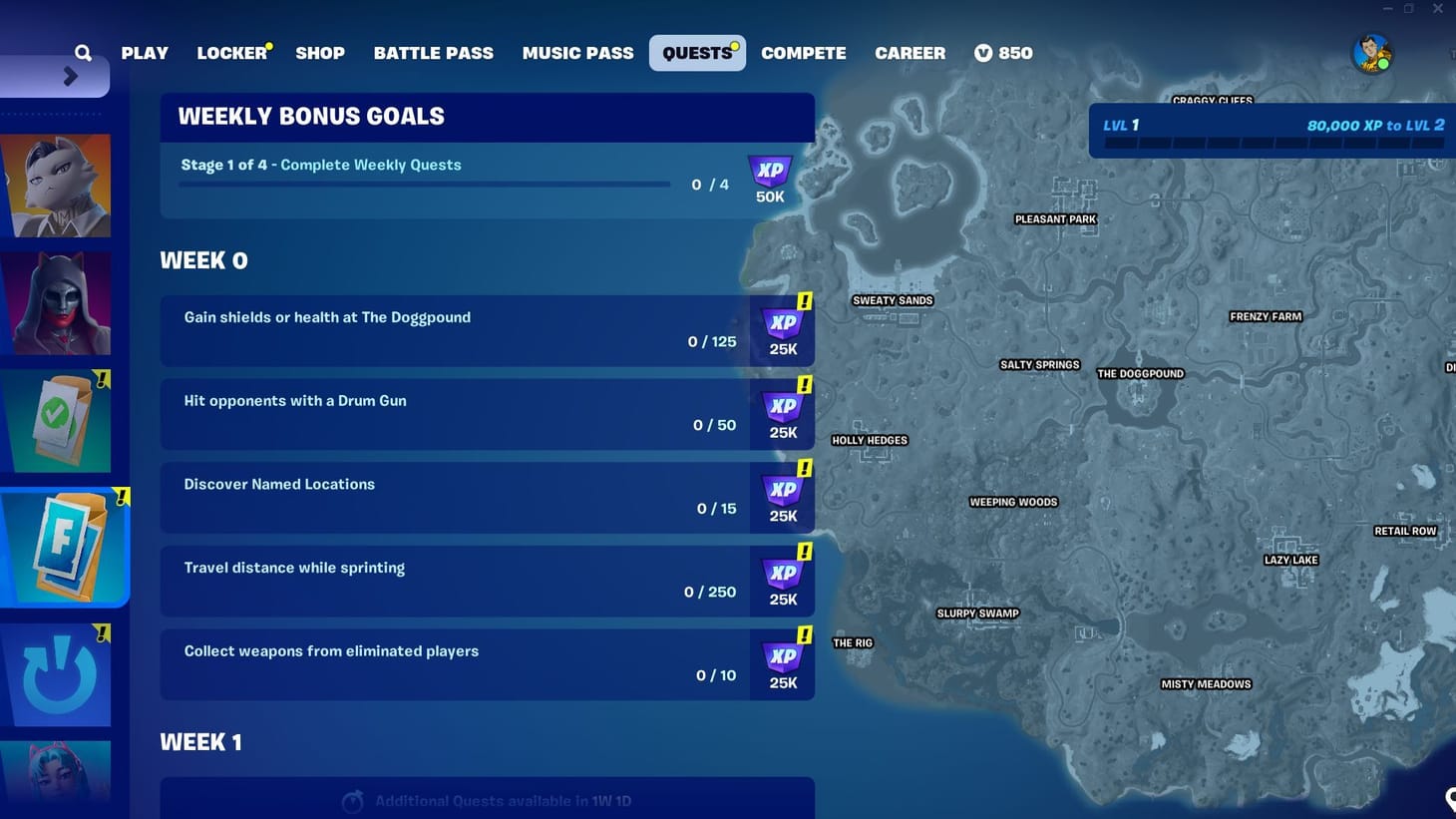The width and height of the screenshot is (1456, 819).
Task: Switch to the QUESTS tab
Action: [697, 52]
